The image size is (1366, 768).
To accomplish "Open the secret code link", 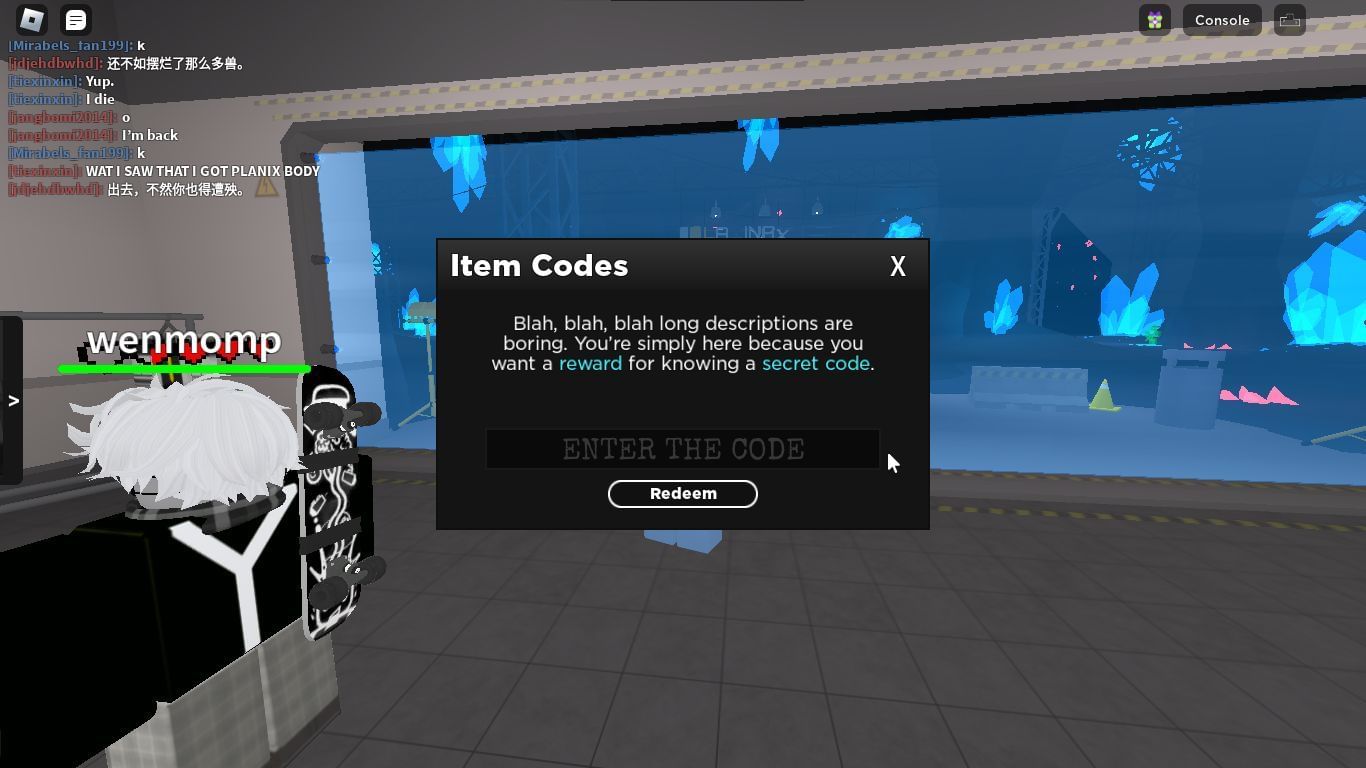I will (x=816, y=363).
